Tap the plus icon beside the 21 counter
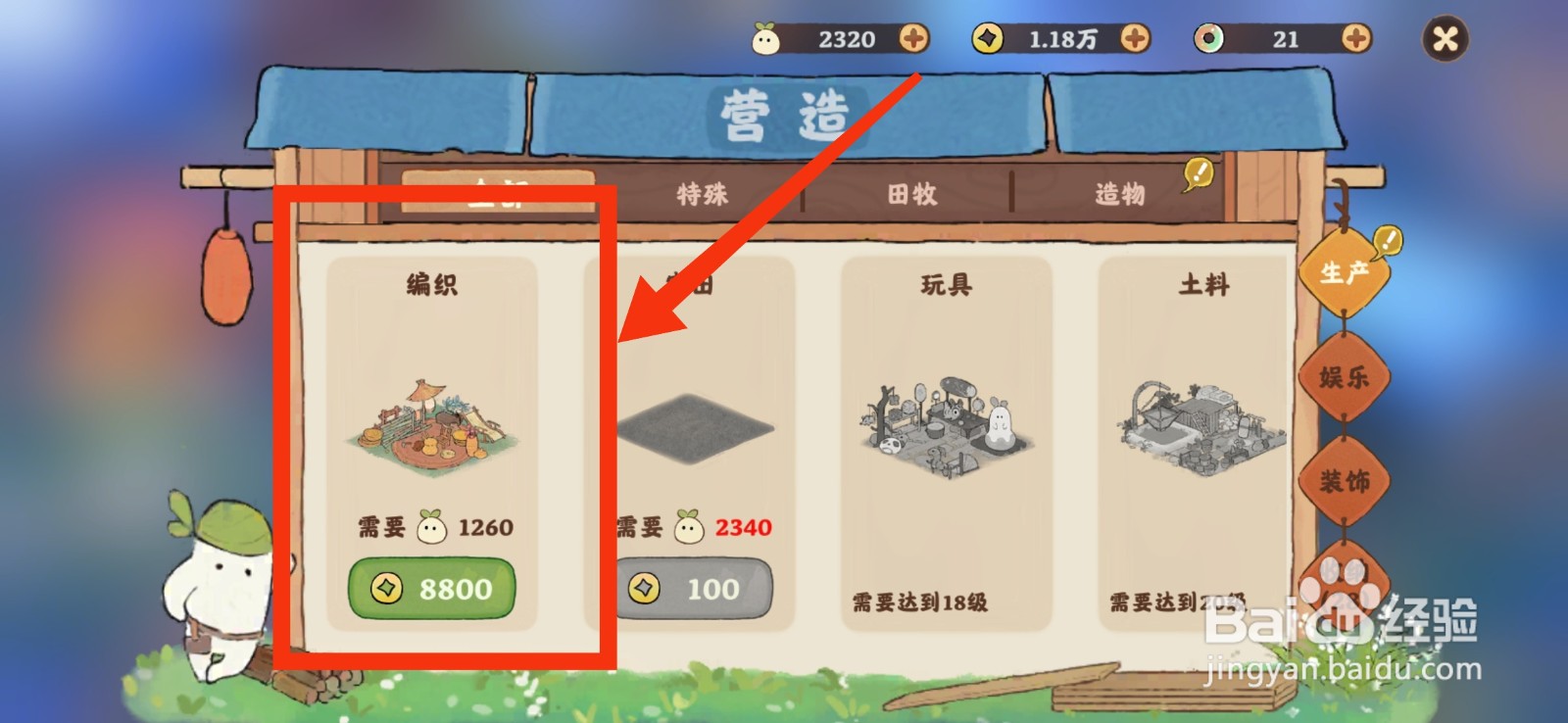 [x=1355, y=39]
